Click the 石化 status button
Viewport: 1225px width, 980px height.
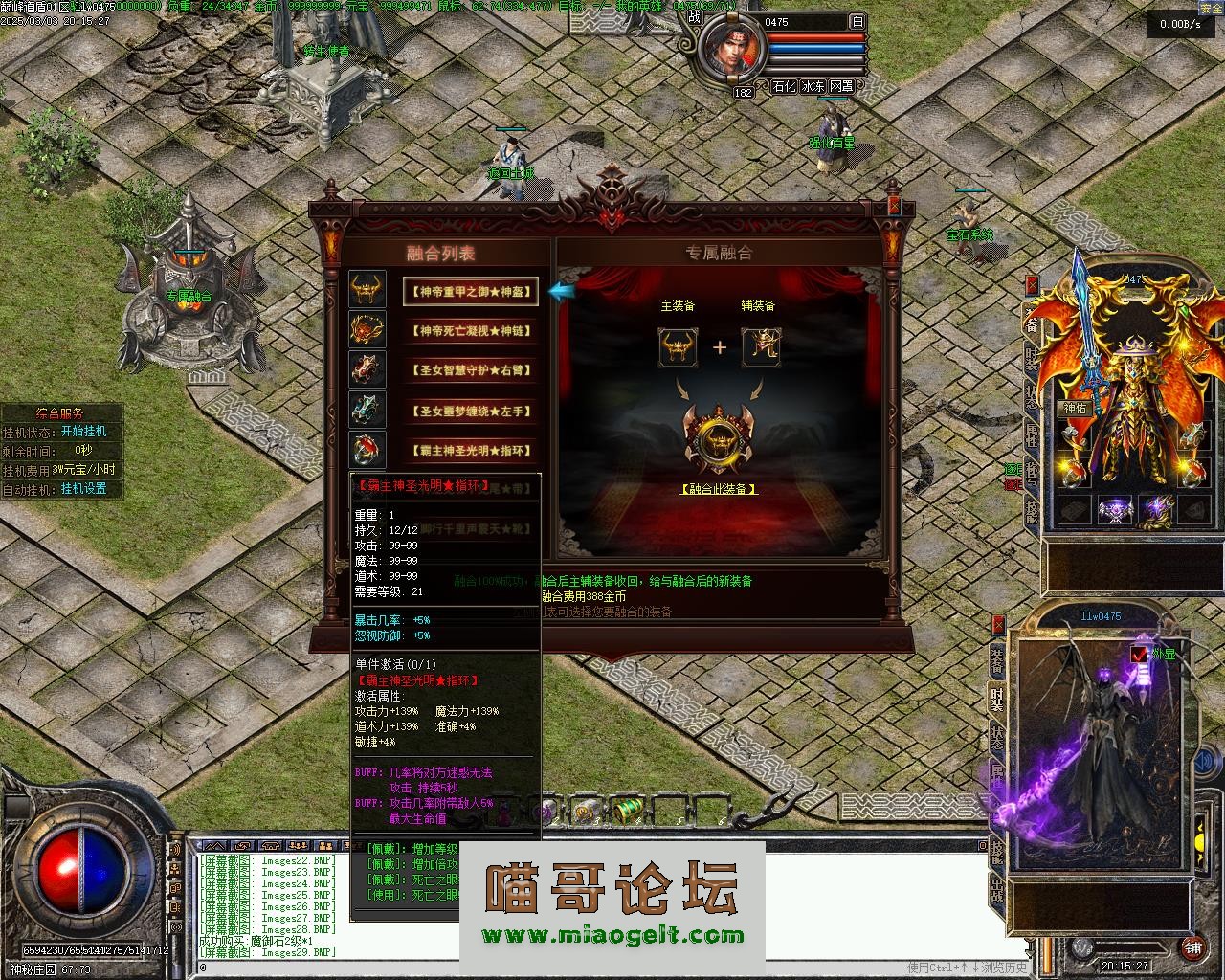784,86
